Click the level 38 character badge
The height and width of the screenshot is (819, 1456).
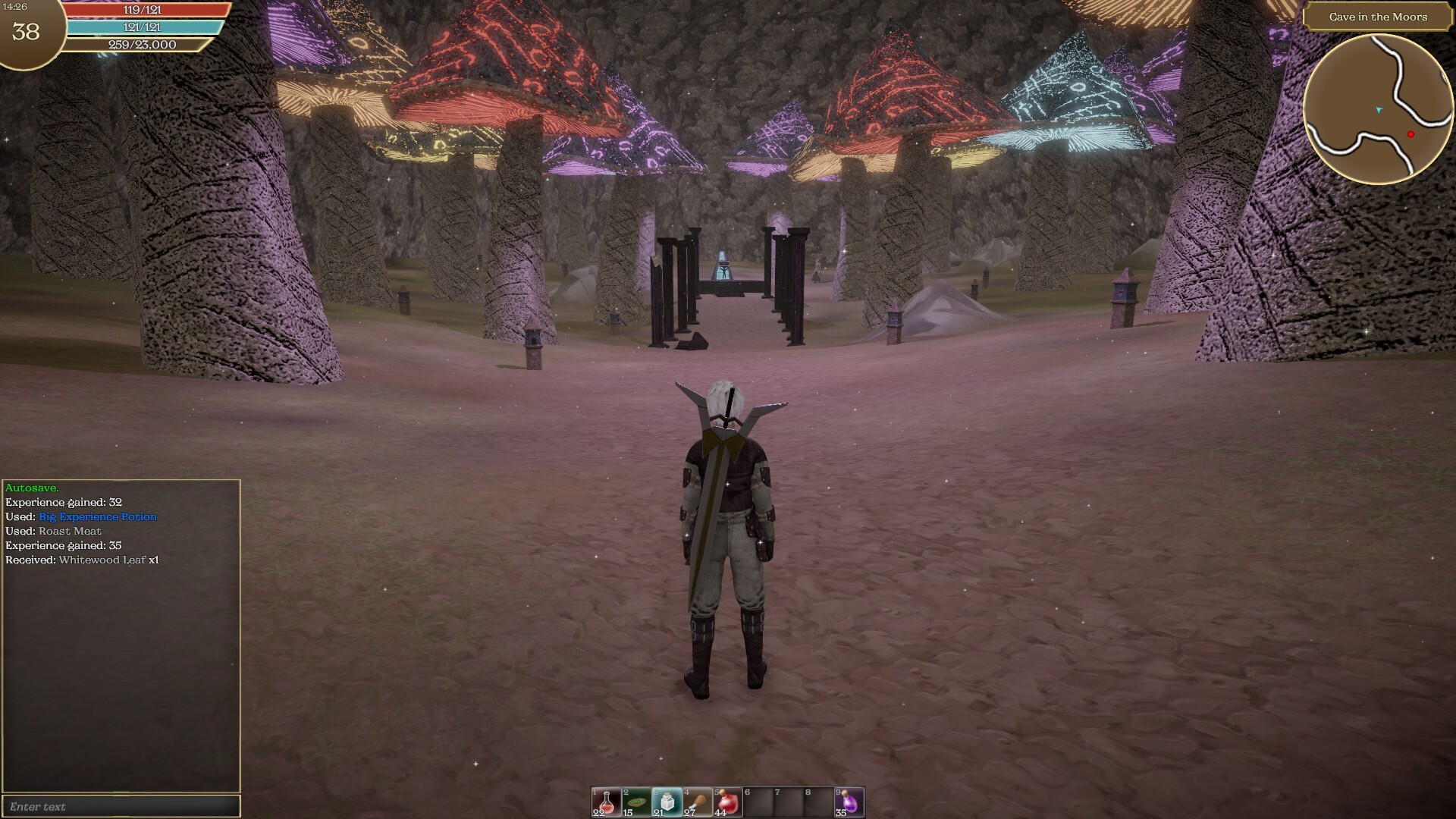[27, 32]
